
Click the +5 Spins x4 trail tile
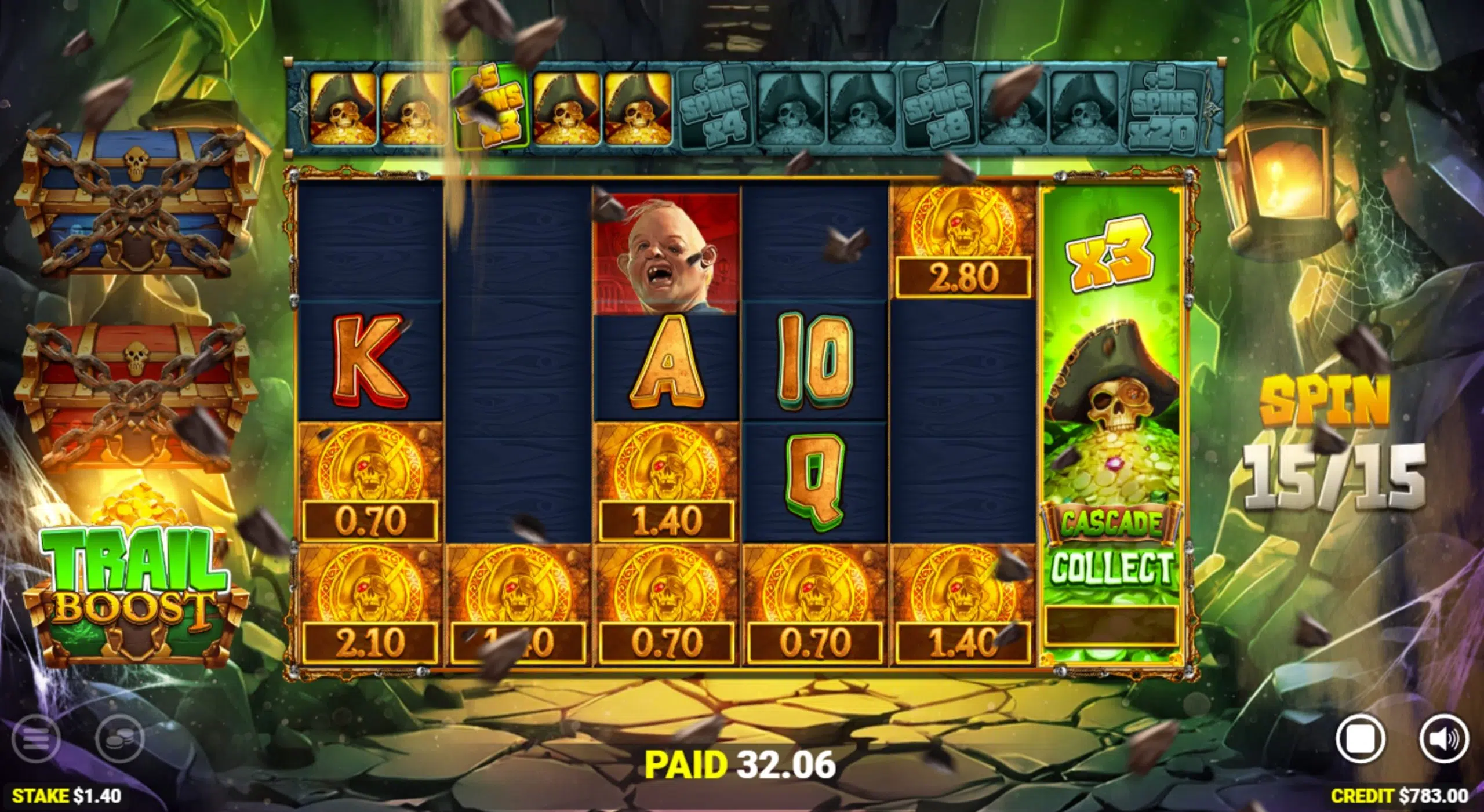coord(714,107)
